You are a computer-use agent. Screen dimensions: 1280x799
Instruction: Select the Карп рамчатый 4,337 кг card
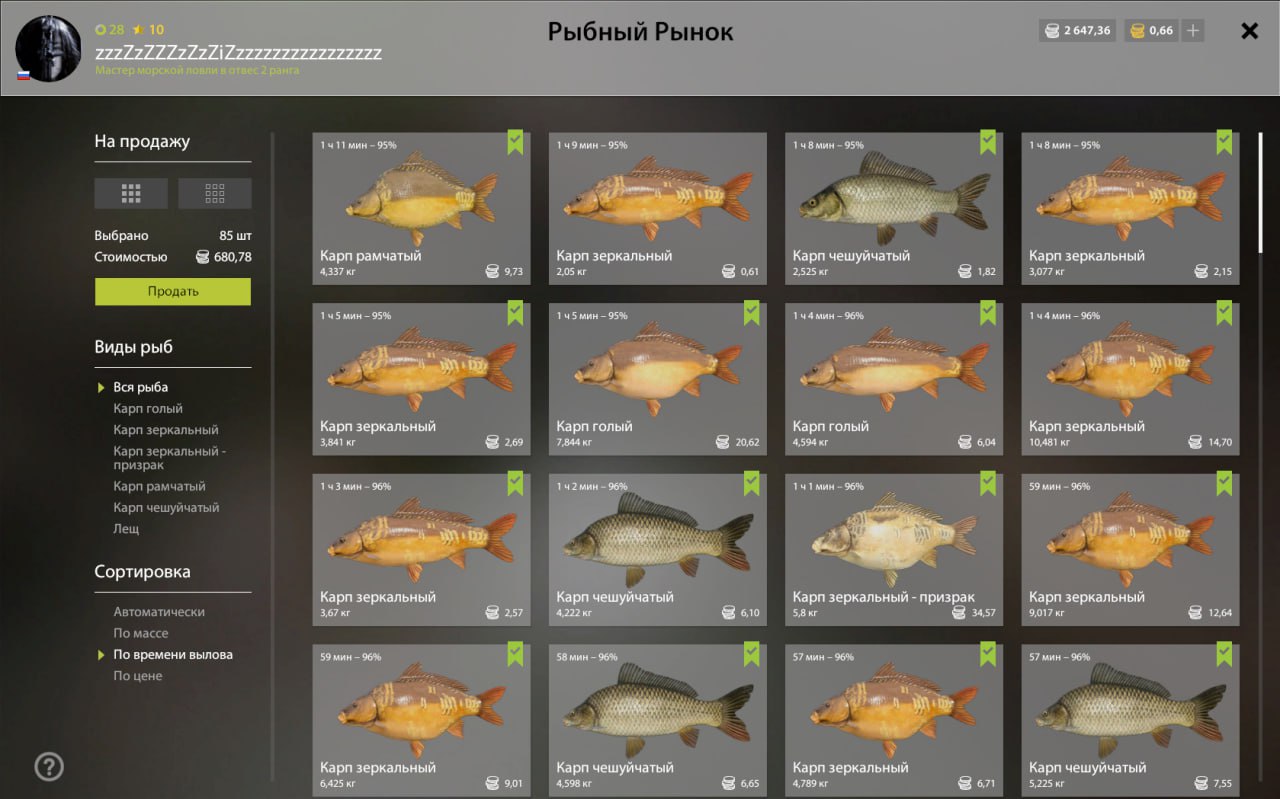tap(421, 208)
